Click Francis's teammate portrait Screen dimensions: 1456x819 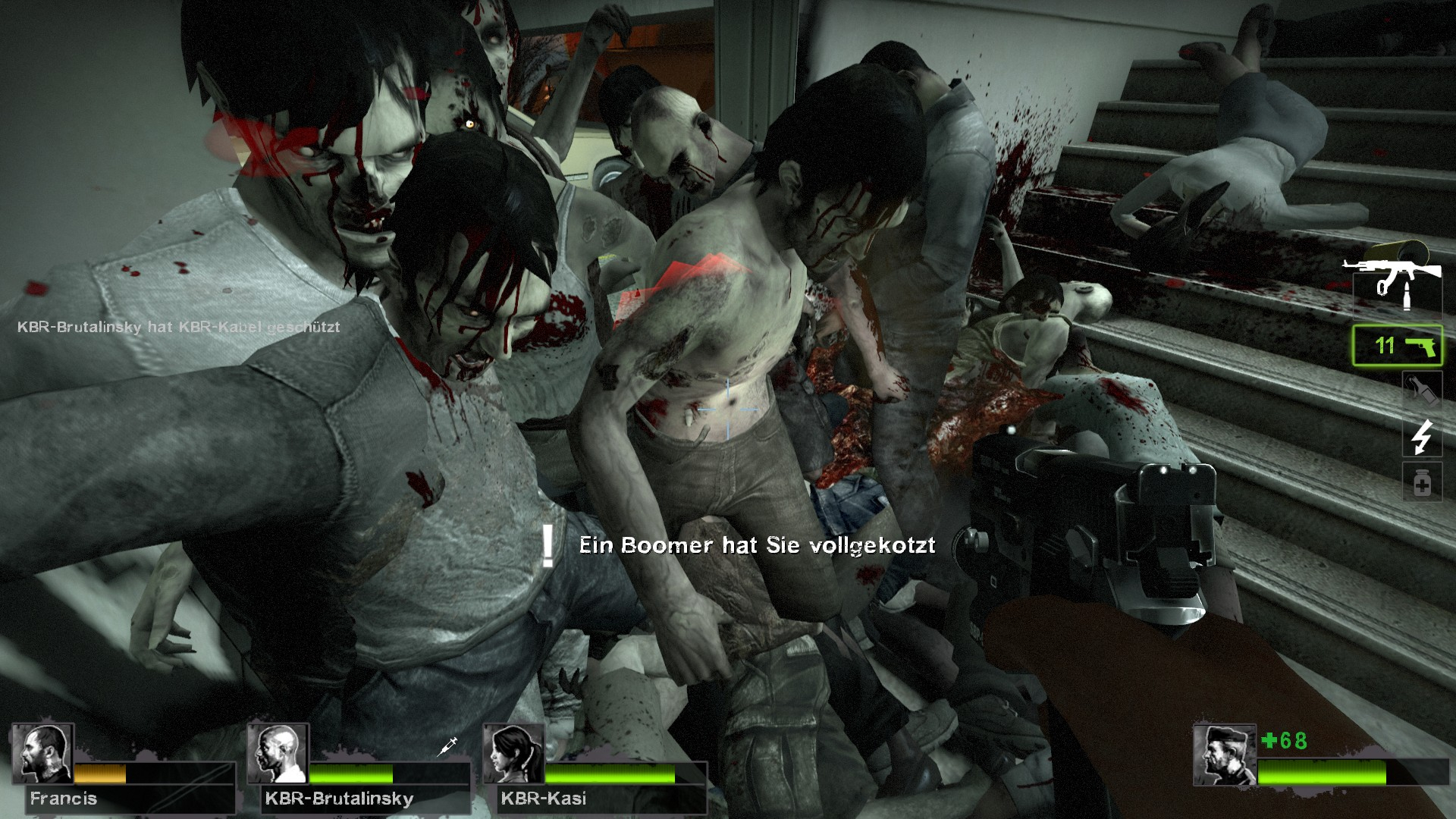coord(42,753)
